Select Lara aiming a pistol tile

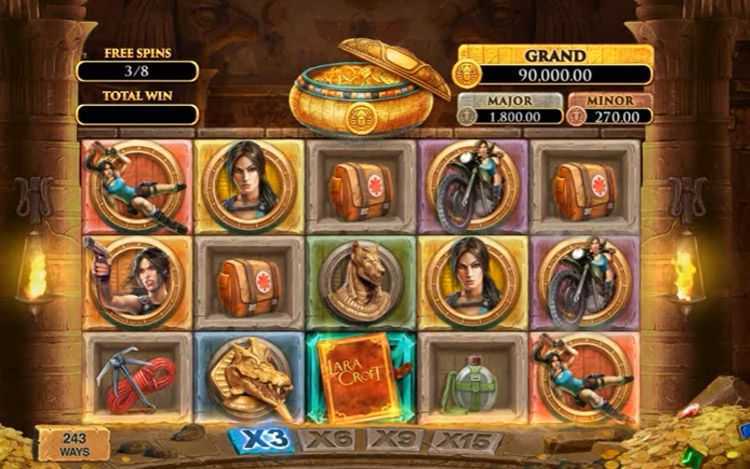(136, 282)
